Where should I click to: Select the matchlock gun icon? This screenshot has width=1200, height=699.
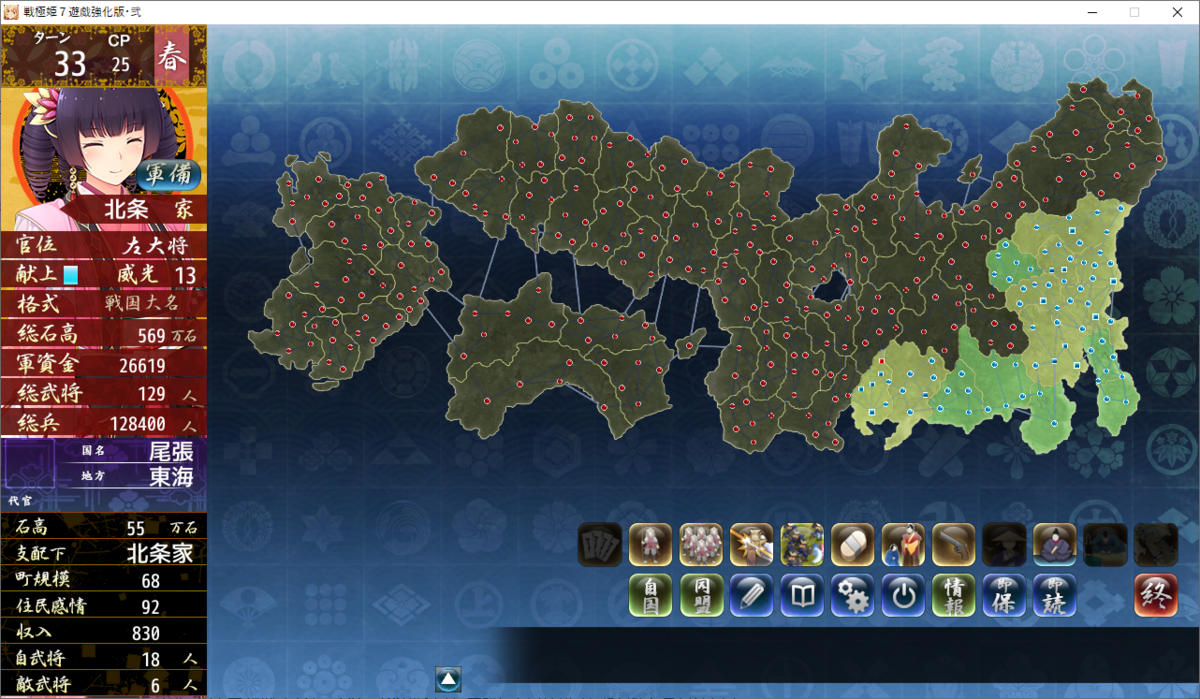[x=953, y=545]
